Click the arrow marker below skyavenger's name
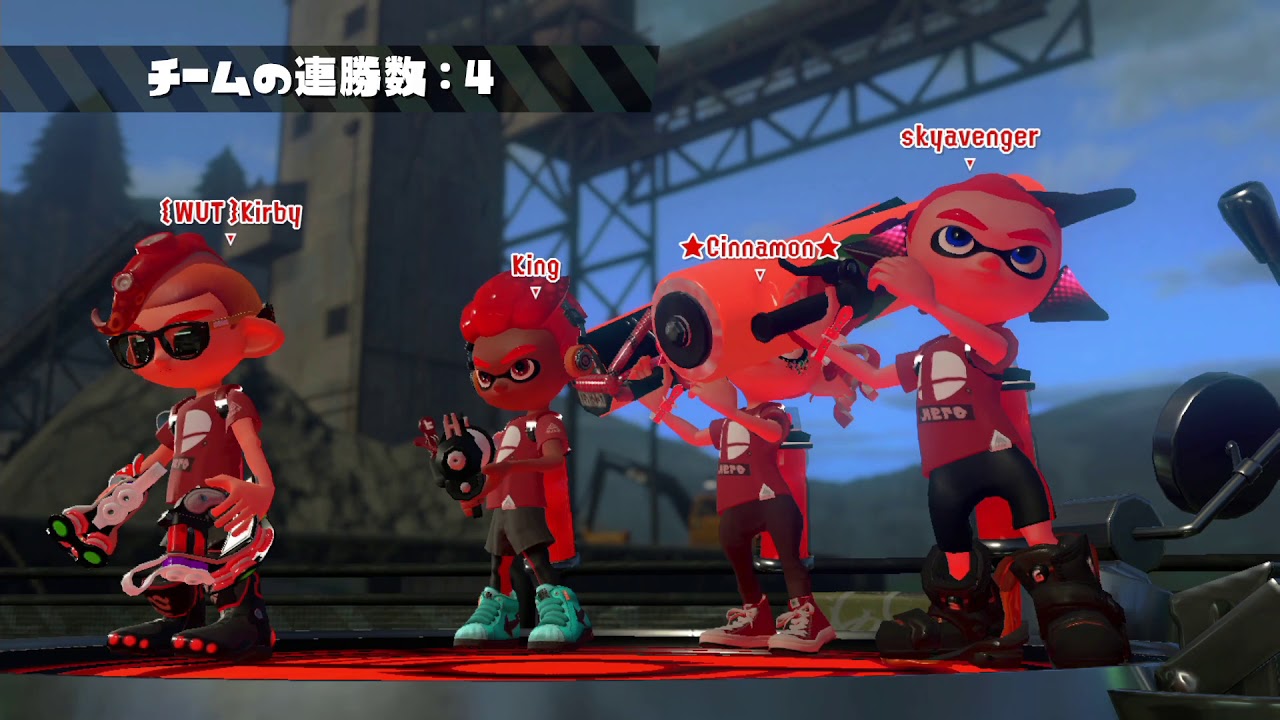The width and height of the screenshot is (1280, 720). [968, 162]
